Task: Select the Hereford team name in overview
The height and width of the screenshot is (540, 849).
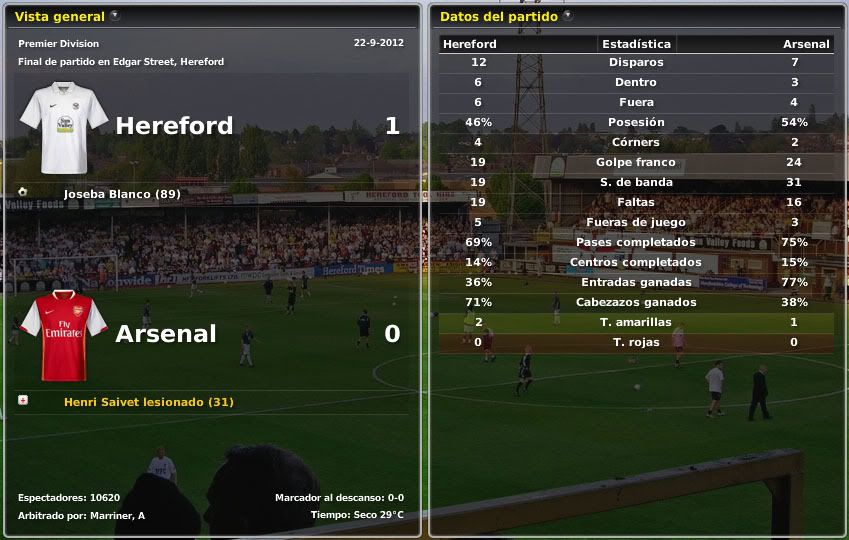Action: click(174, 126)
